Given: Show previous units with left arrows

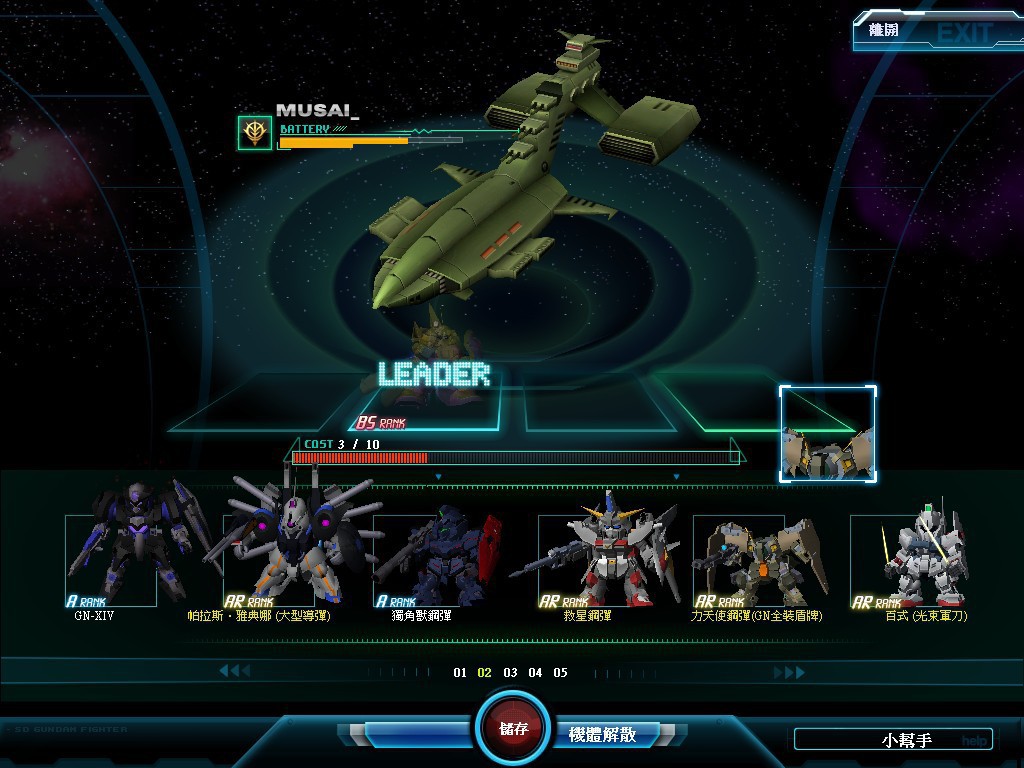Looking at the screenshot, I should (x=234, y=671).
